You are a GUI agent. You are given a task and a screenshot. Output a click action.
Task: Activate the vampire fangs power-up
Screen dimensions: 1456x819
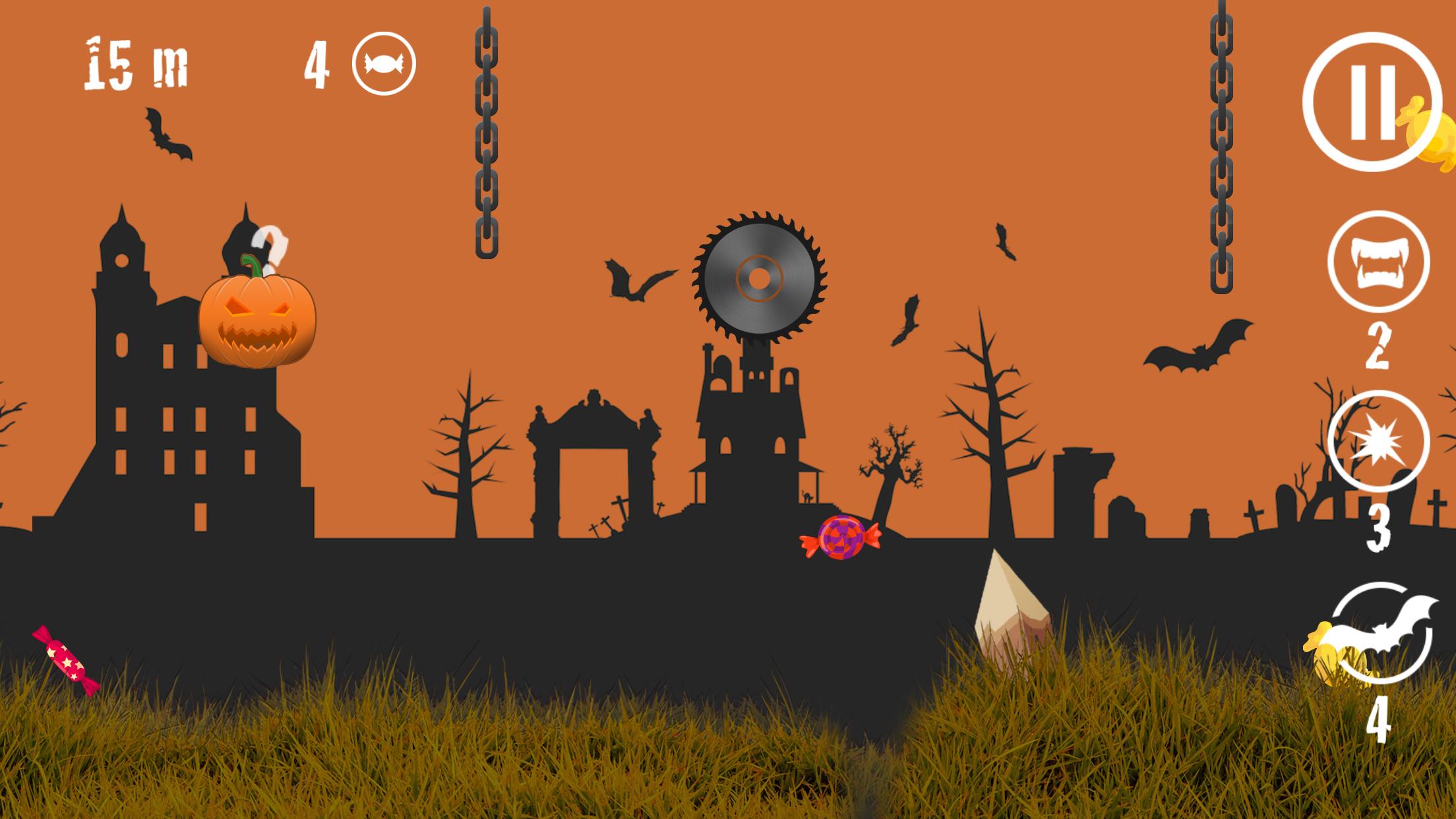tap(1378, 262)
